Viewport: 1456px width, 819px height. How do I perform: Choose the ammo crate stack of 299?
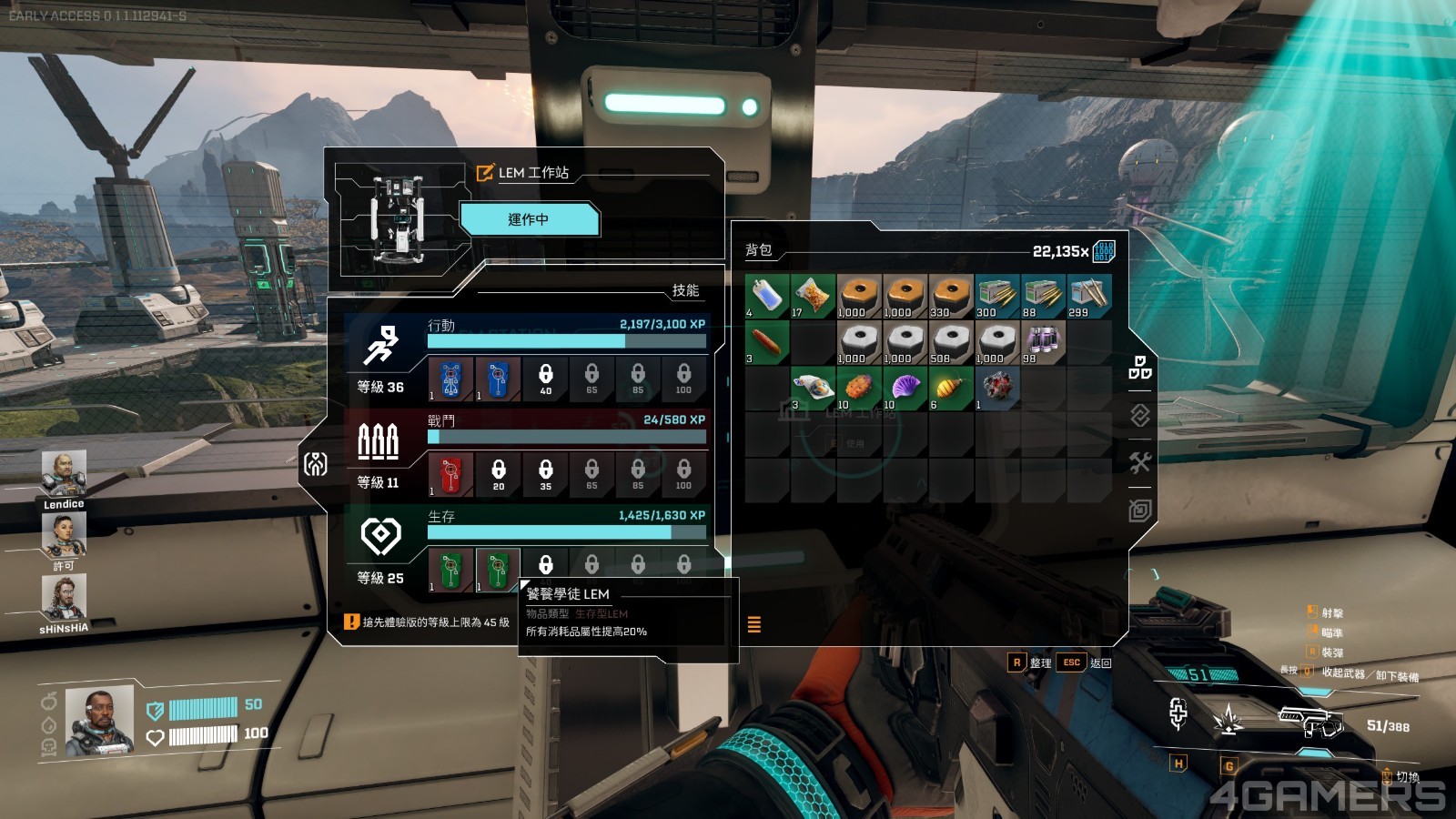(1089, 296)
